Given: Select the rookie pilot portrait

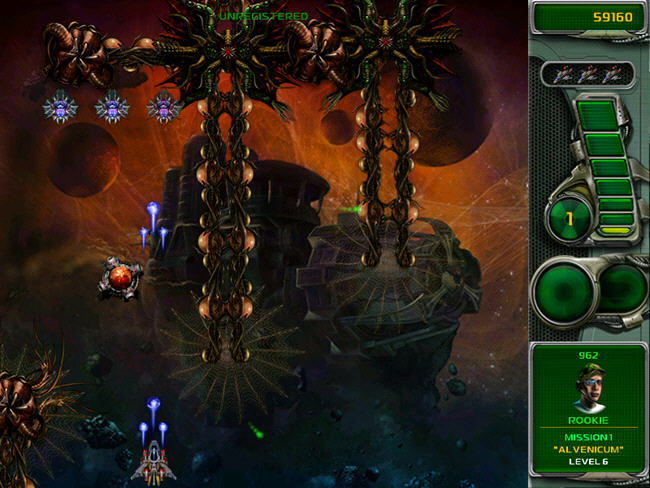Looking at the screenshot, I should tap(588, 383).
